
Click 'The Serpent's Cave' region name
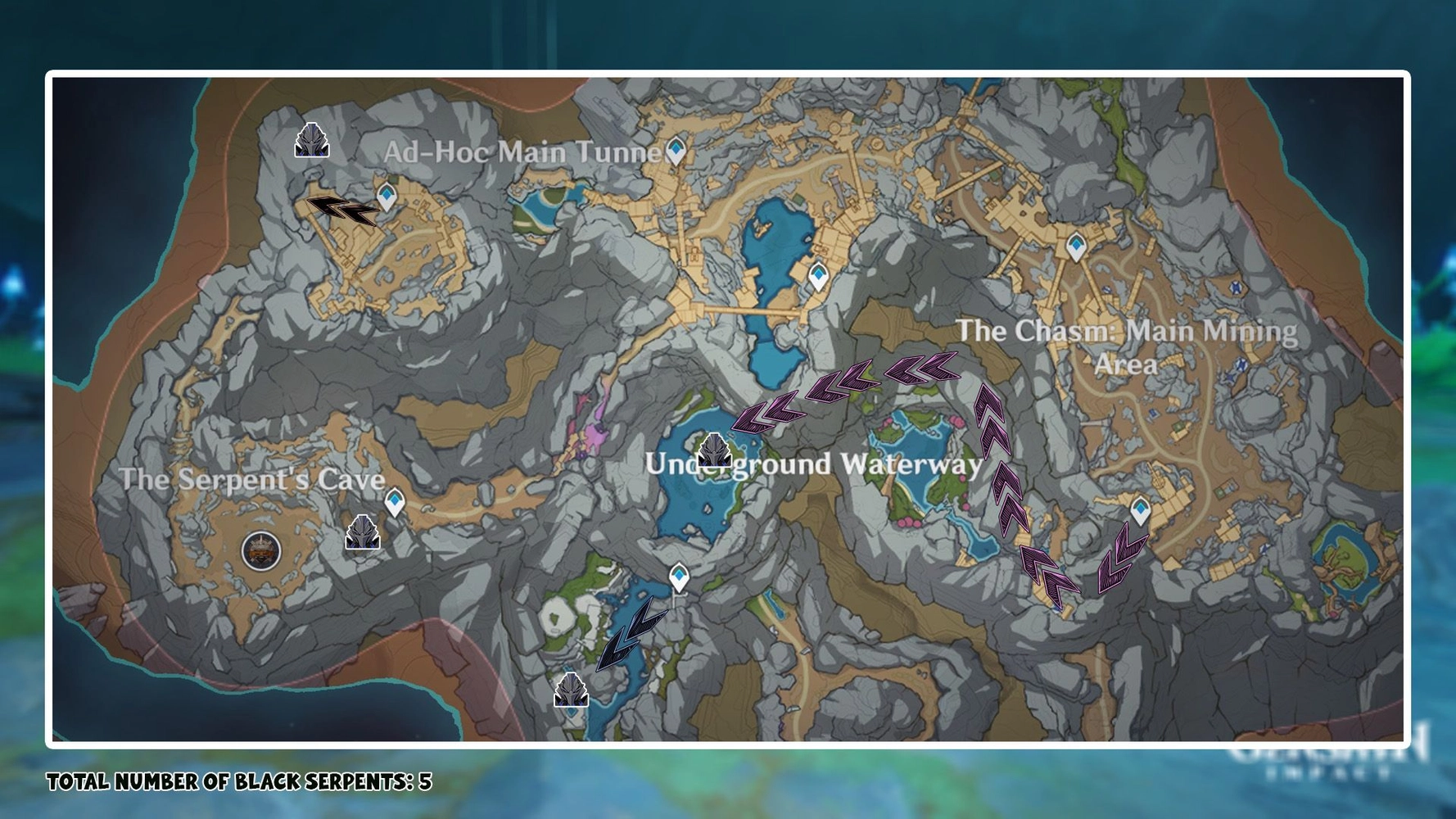pyautogui.click(x=252, y=482)
